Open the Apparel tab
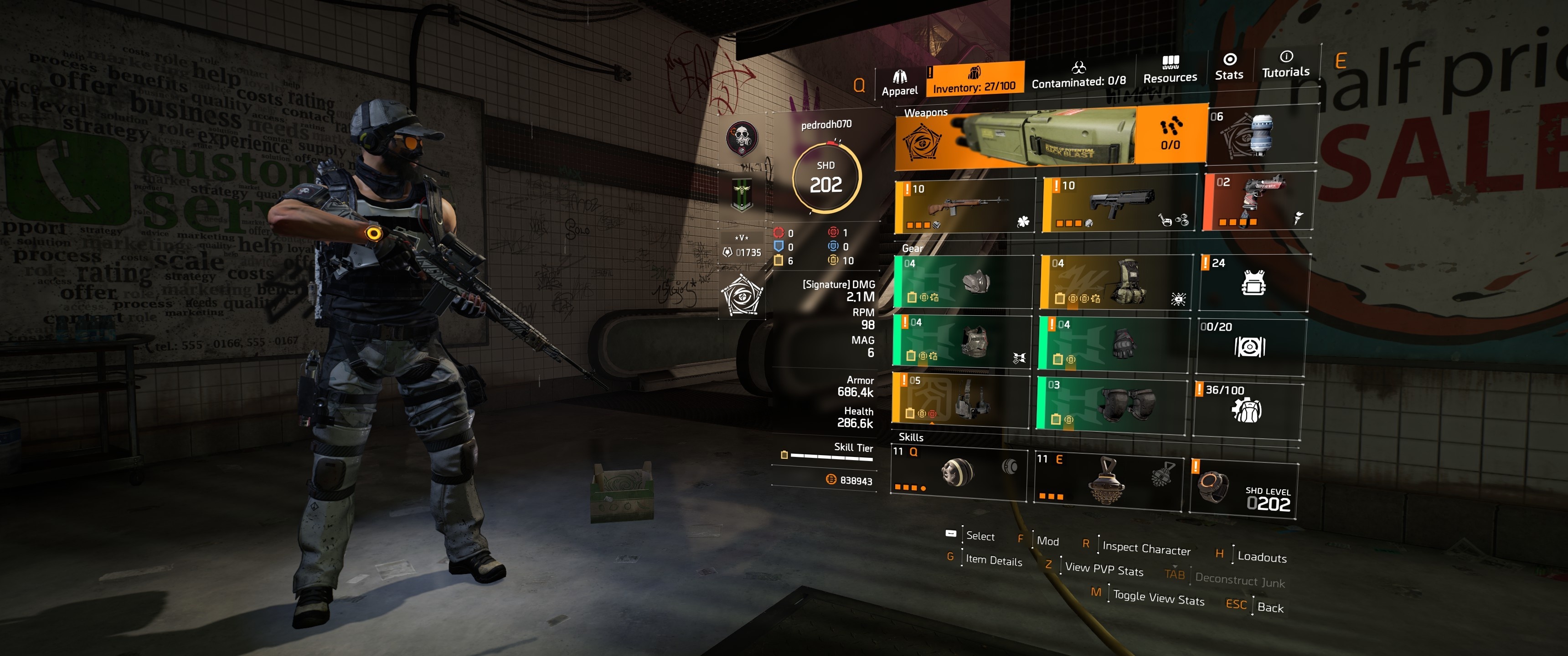Viewport: 1568px width, 656px height. click(x=899, y=83)
